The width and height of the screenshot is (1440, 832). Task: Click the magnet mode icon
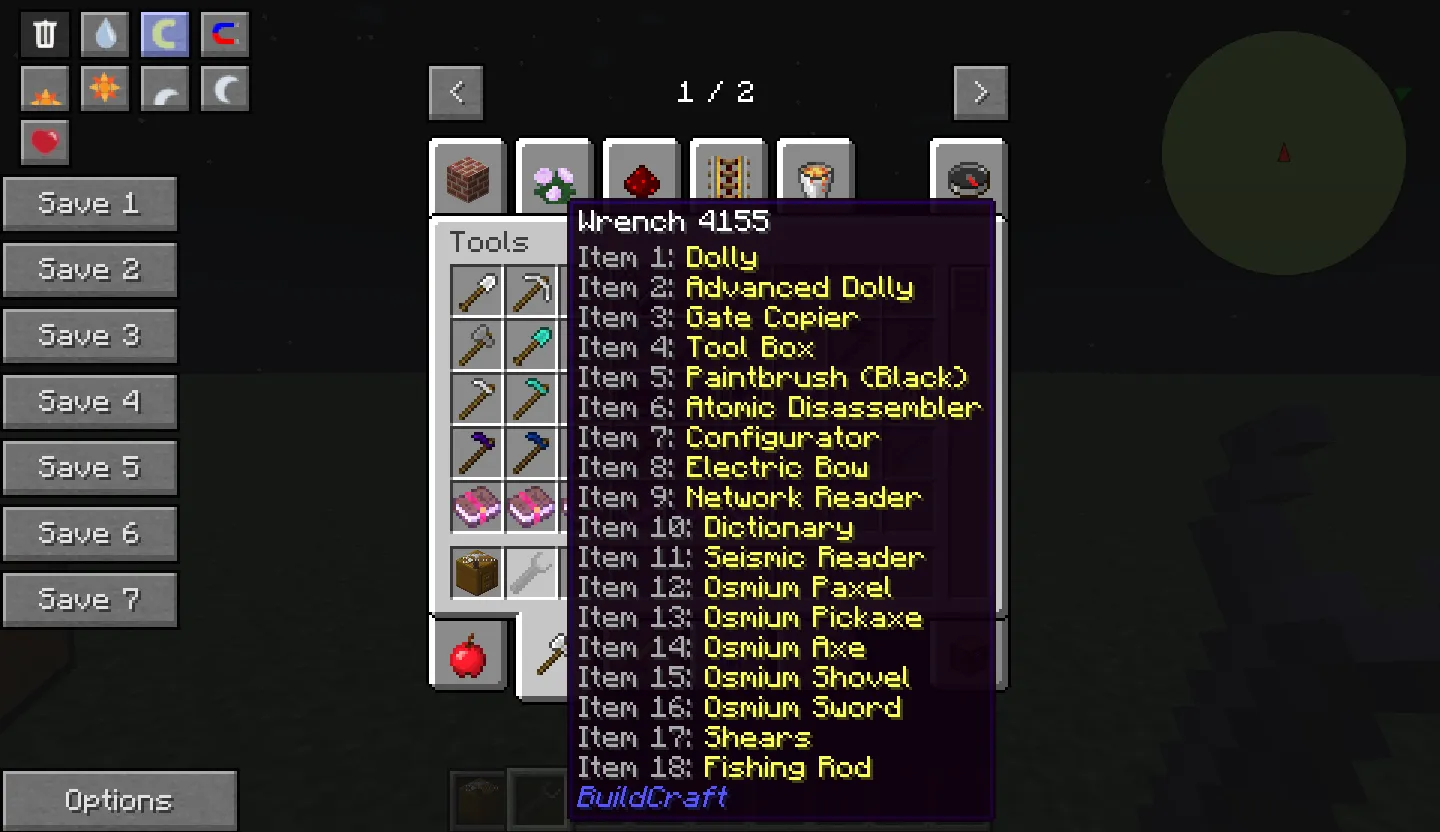(x=224, y=33)
